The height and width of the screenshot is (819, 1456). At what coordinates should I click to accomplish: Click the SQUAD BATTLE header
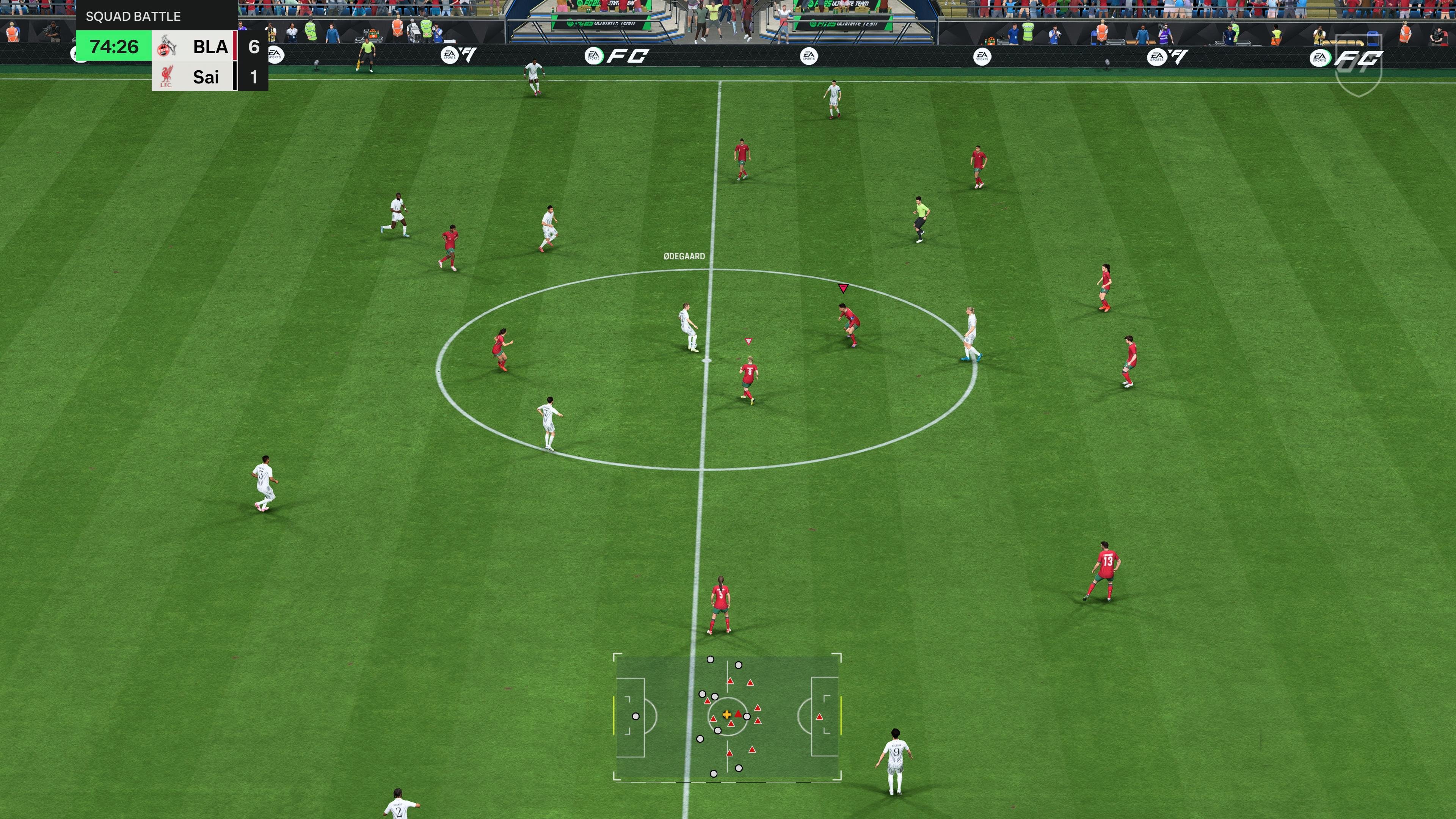tap(133, 16)
